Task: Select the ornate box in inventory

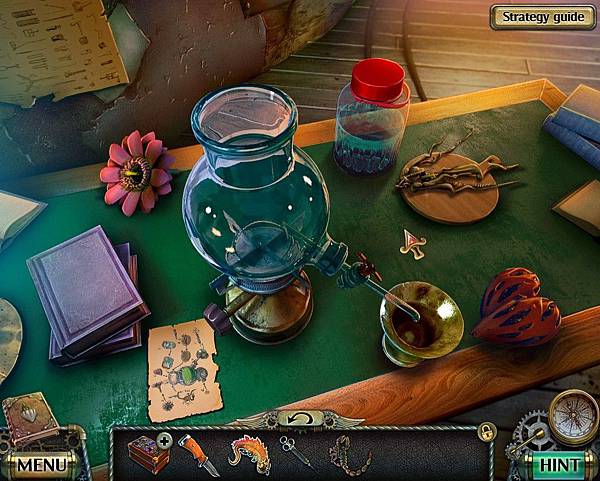Action: 147,454
